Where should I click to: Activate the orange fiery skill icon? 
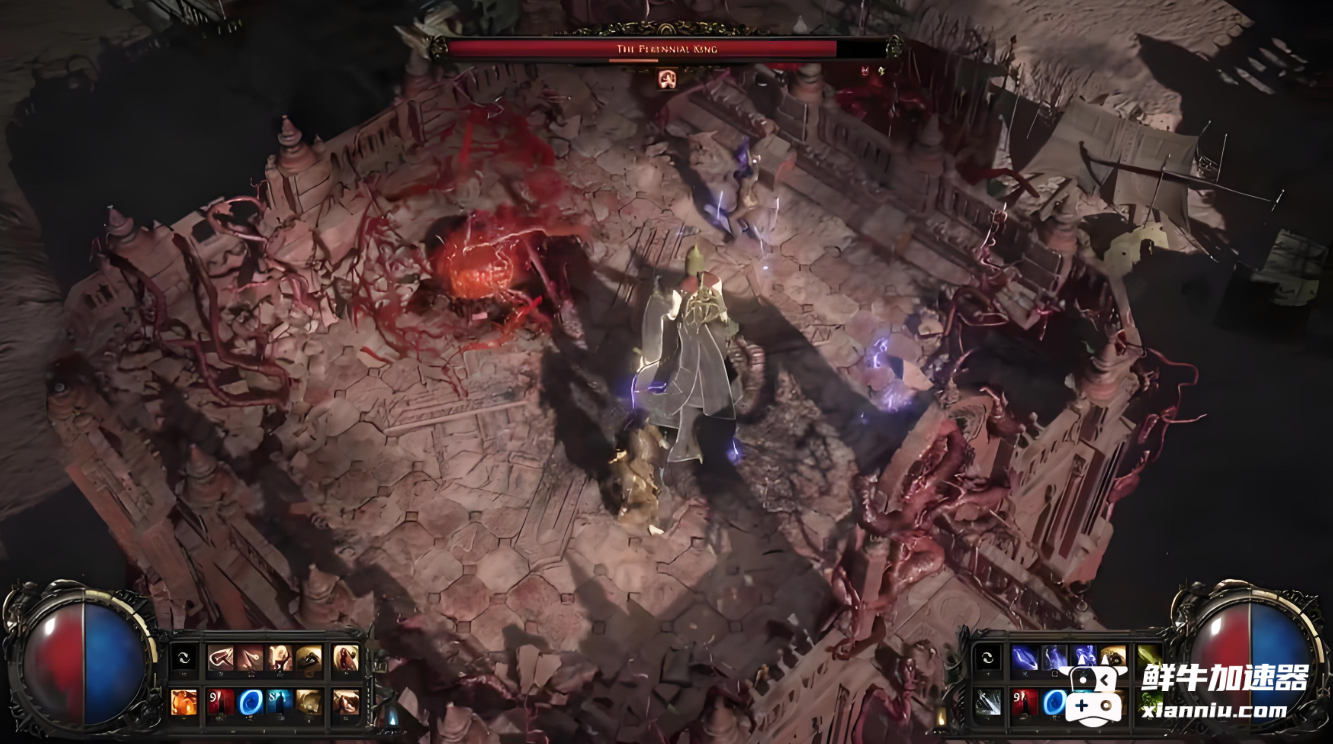click(x=184, y=701)
